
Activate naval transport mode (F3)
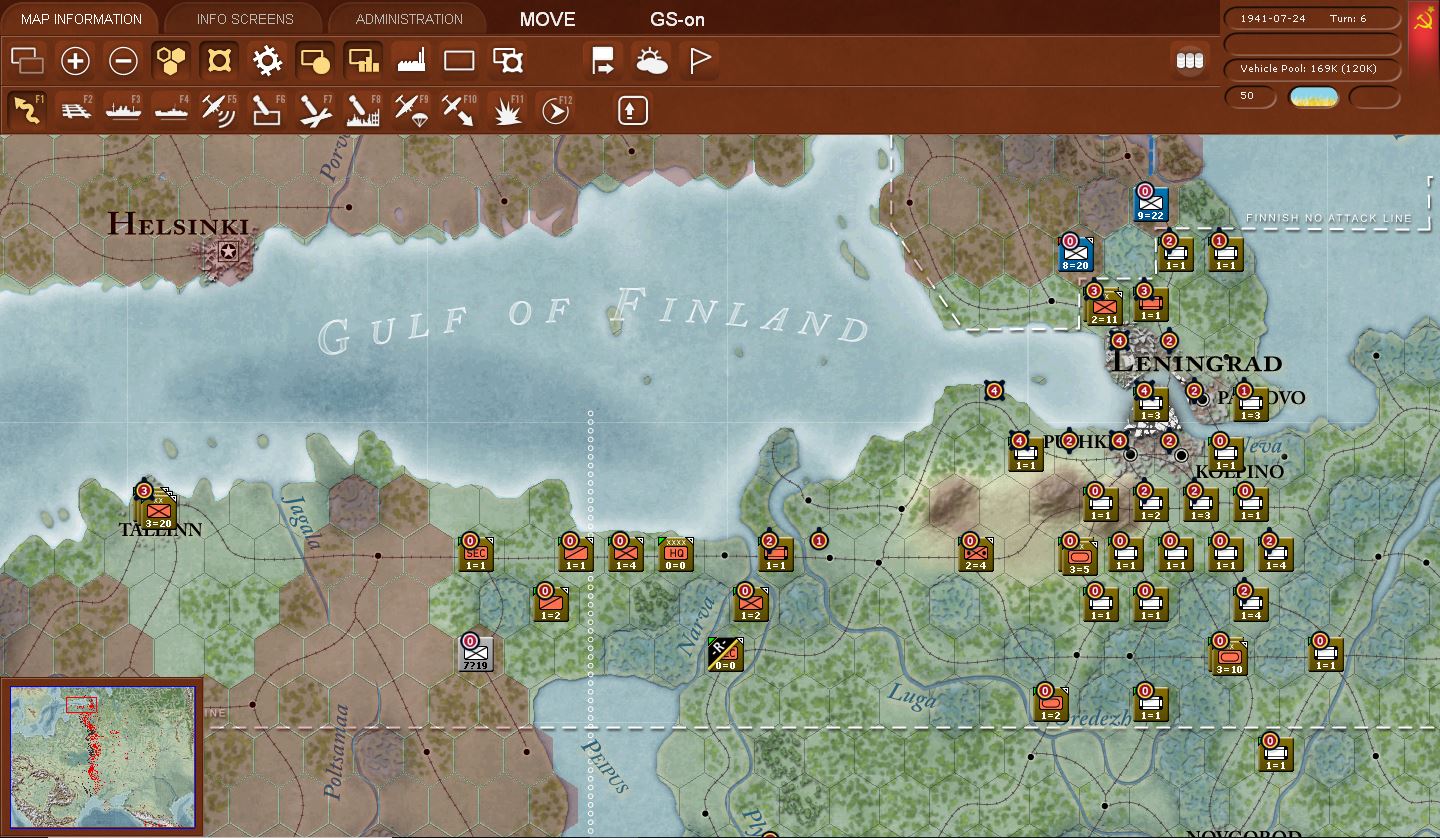[x=121, y=110]
